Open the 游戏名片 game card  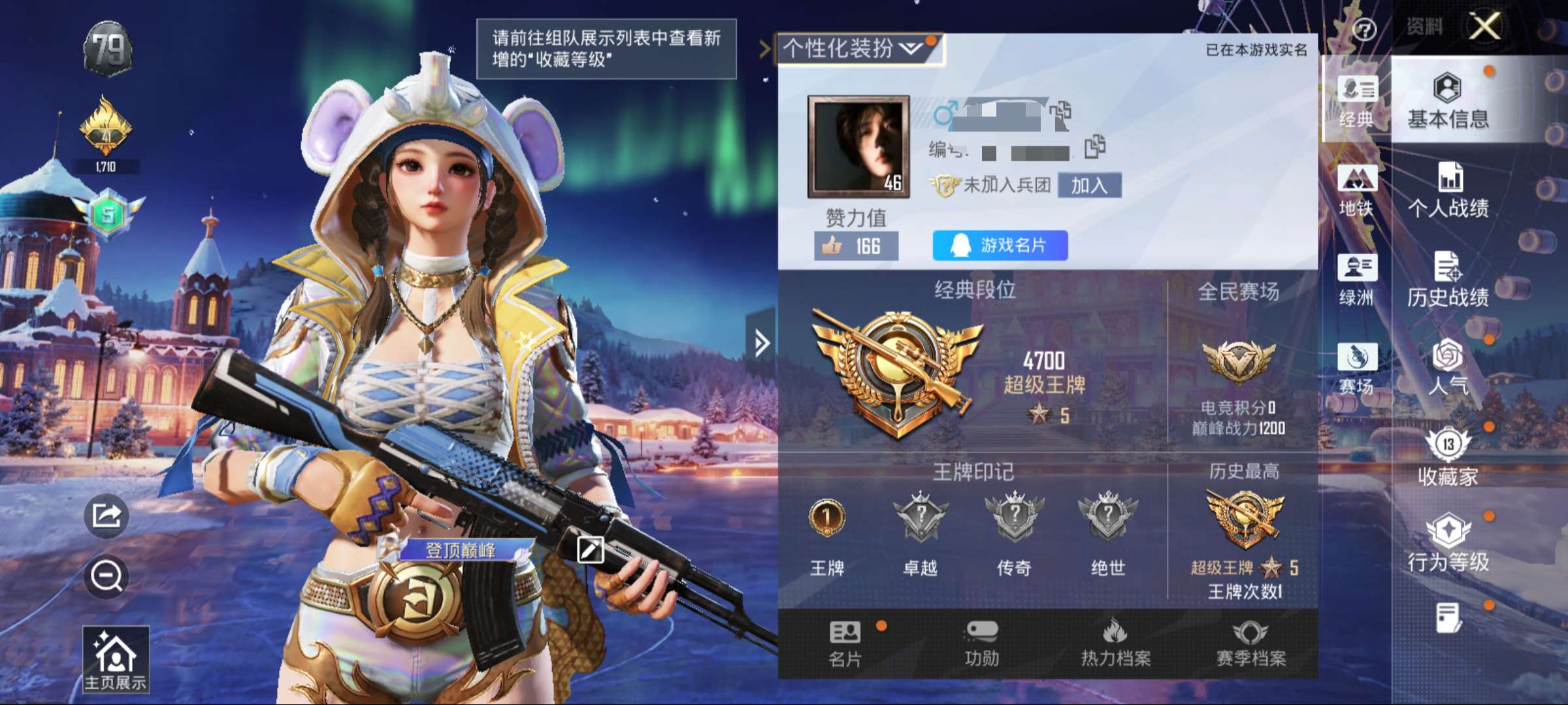pos(1000,245)
